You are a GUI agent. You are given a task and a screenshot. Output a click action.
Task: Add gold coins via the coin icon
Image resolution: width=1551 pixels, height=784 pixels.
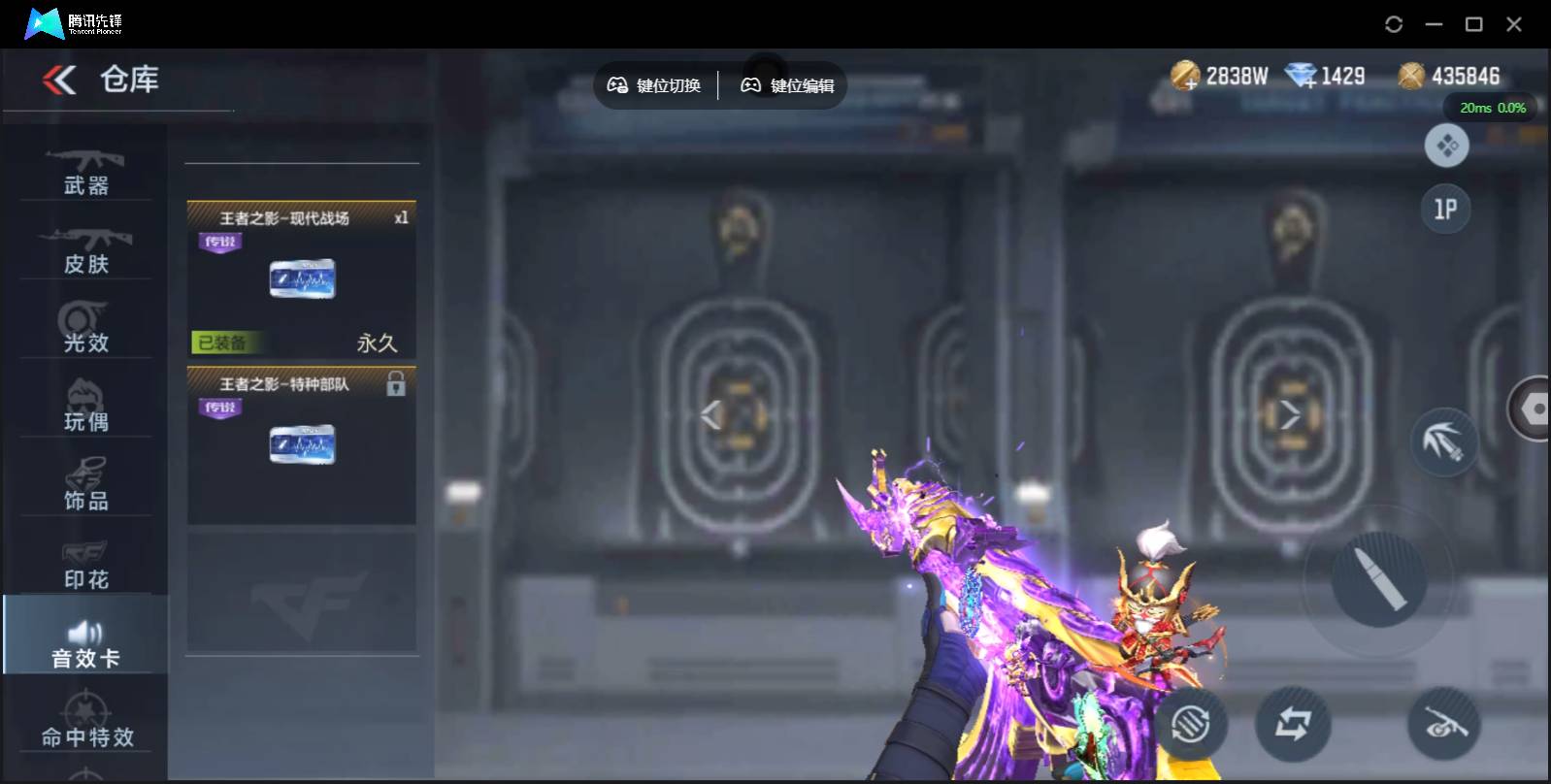click(1185, 76)
